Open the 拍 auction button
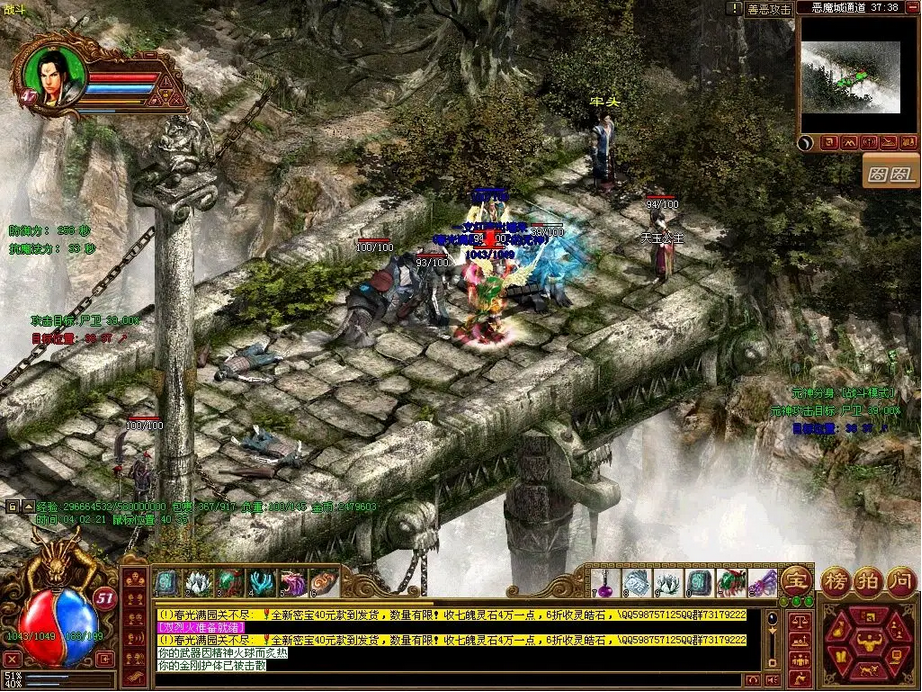The width and height of the screenshot is (922, 692). (x=868, y=580)
